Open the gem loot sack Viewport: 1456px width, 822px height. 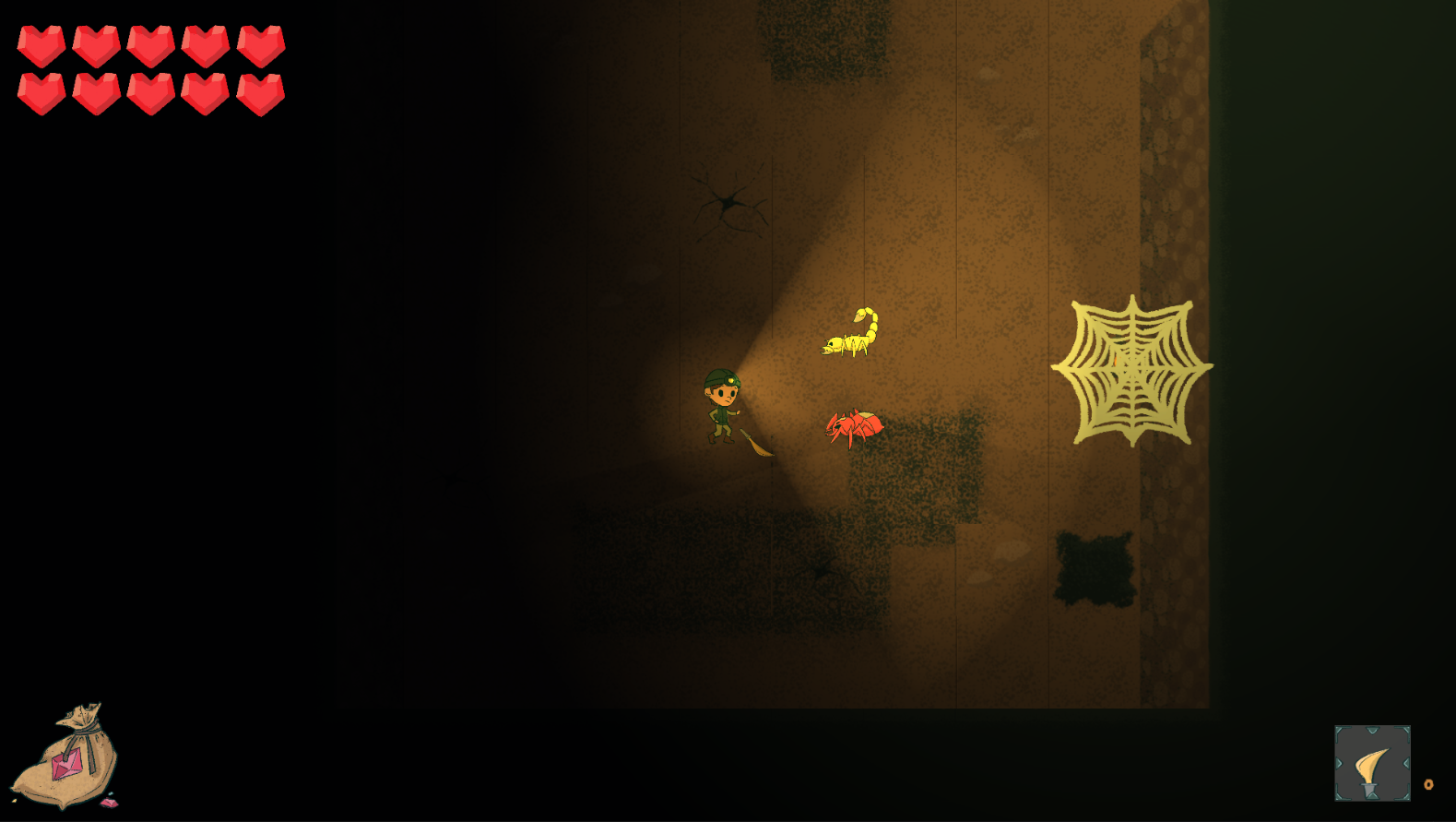pos(67,757)
